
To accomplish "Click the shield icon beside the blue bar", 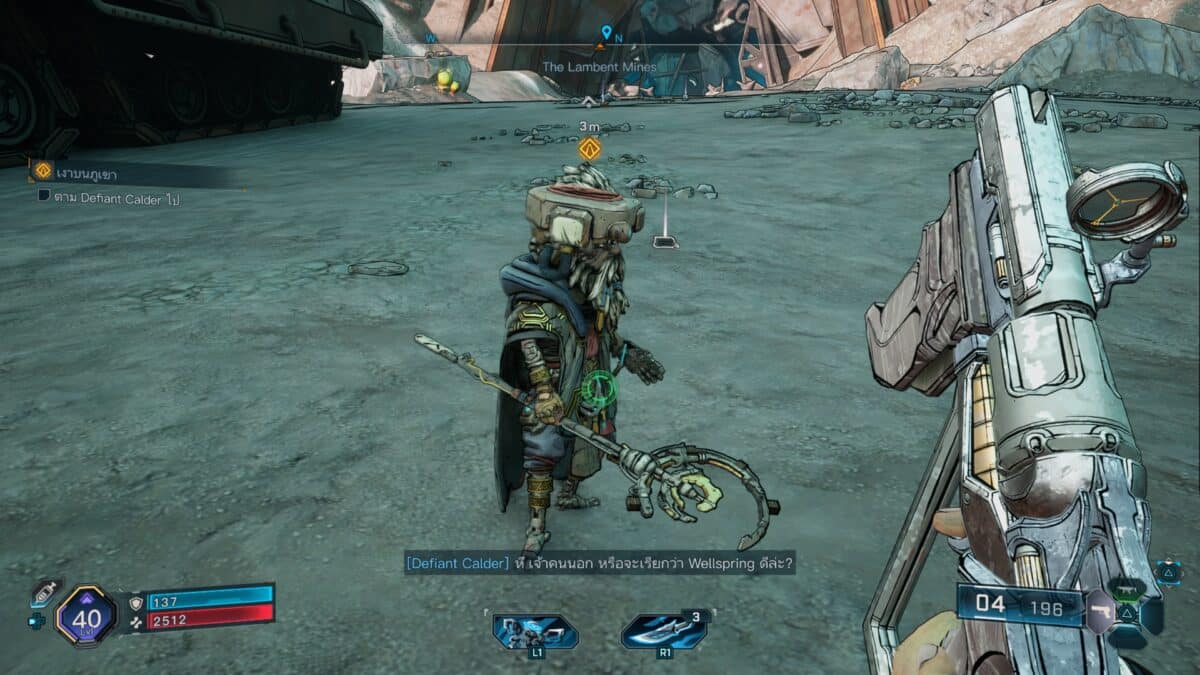I will pos(136,602).
